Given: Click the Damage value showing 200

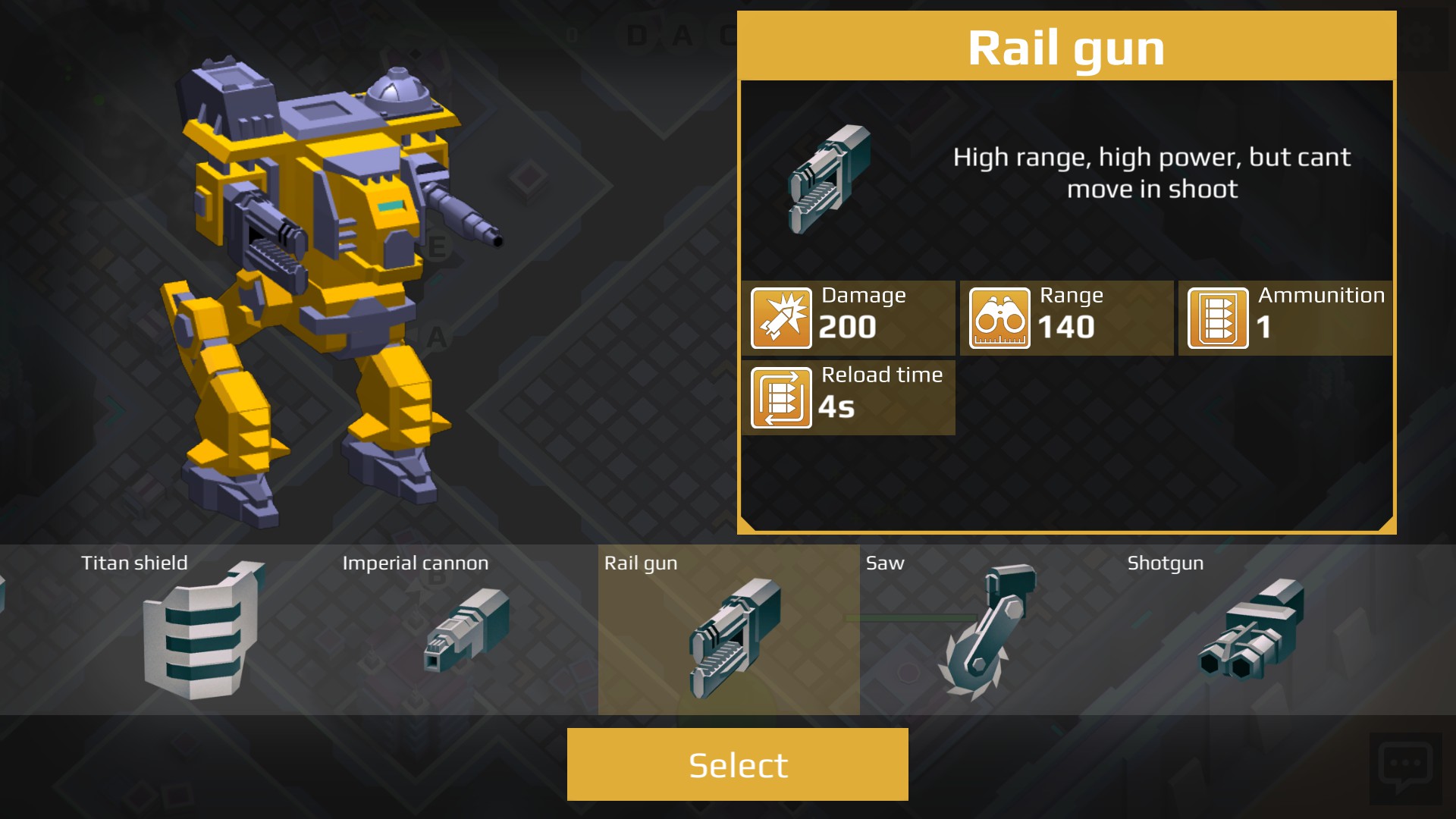Looking at the screenshot, I should (847, 328).
